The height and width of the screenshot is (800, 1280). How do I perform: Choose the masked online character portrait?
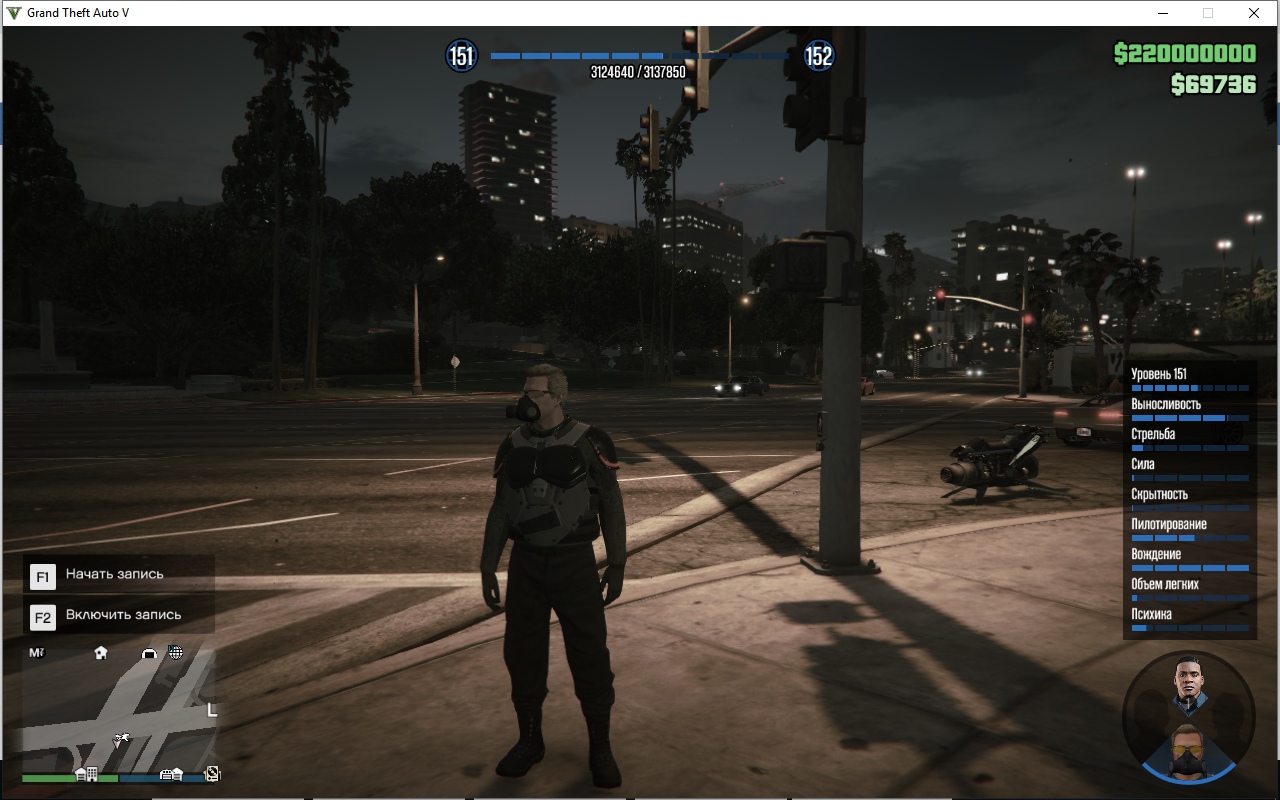click(x=1188, y=748)
